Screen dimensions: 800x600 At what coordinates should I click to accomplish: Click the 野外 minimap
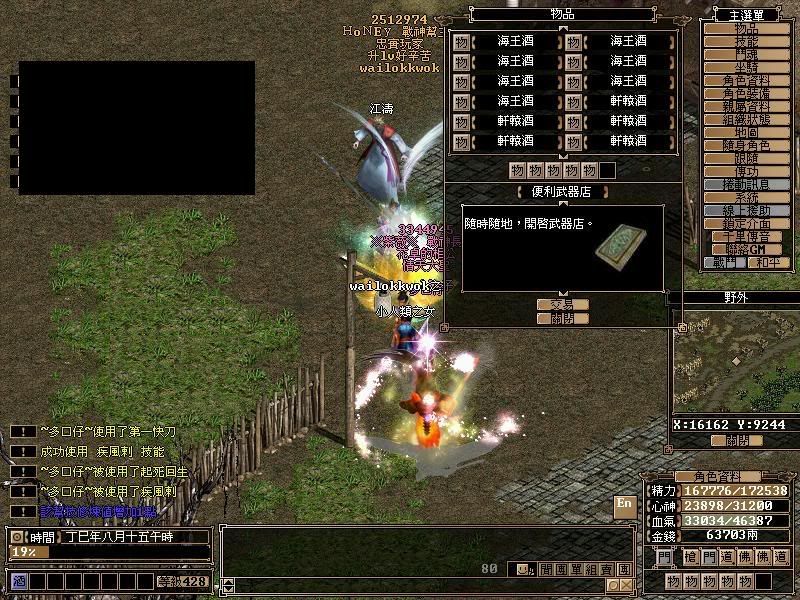tap(733, 362)
